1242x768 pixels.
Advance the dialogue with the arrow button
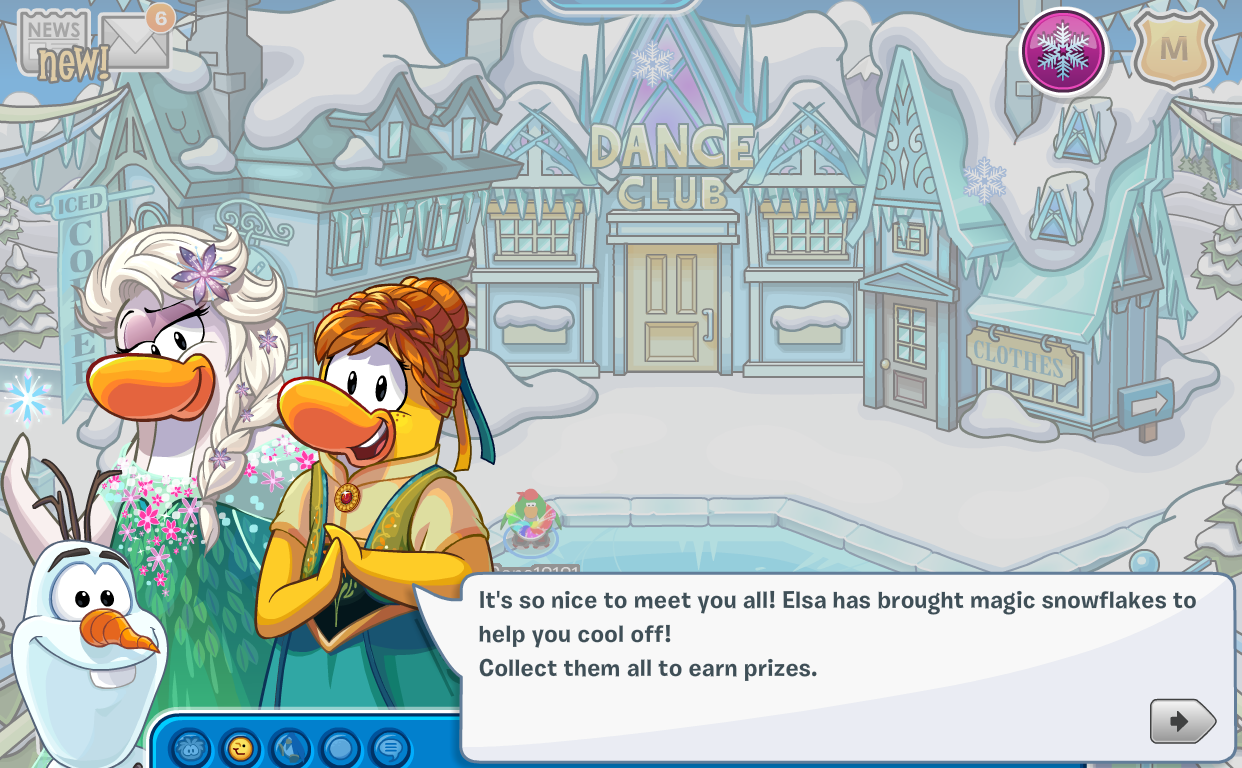1182,720
